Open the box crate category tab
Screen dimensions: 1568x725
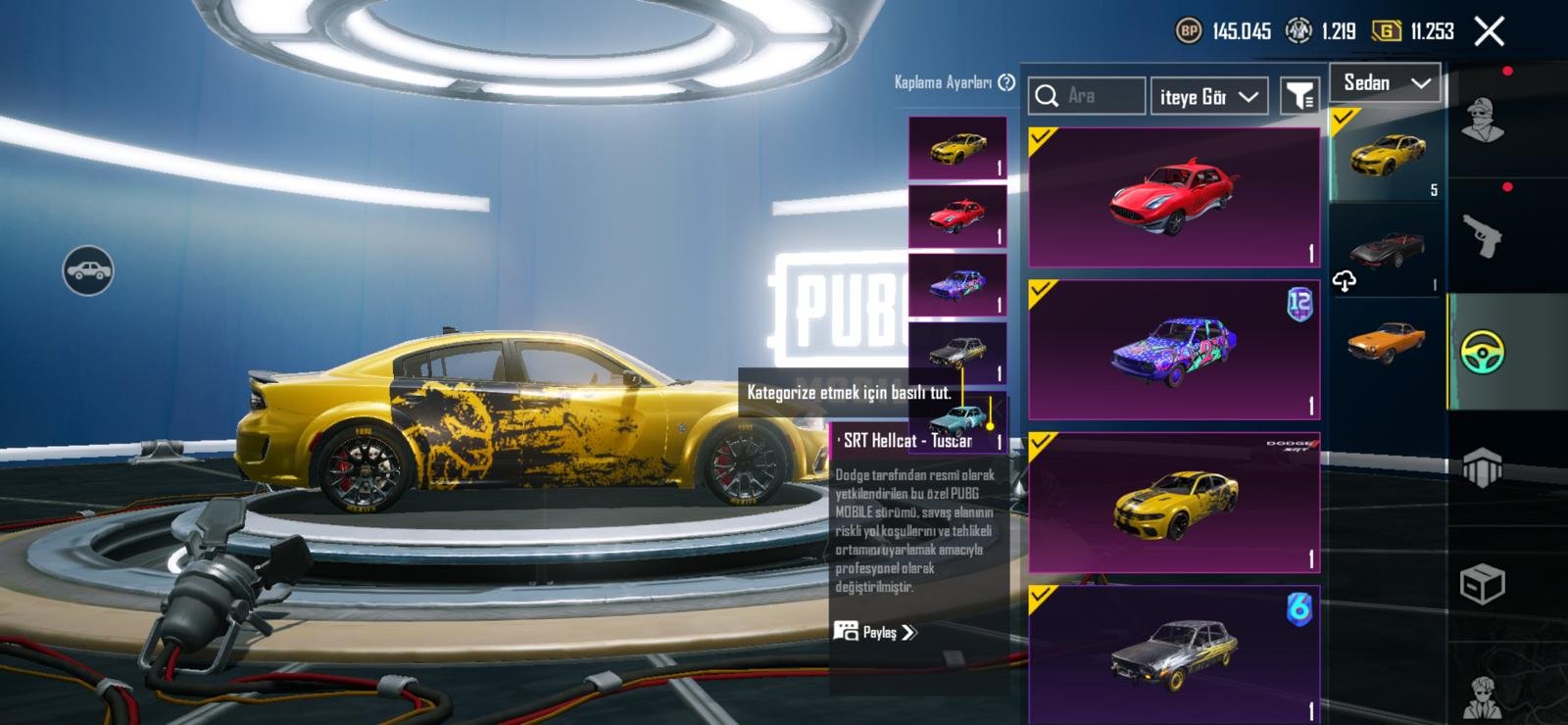(x=1483, y=585)
